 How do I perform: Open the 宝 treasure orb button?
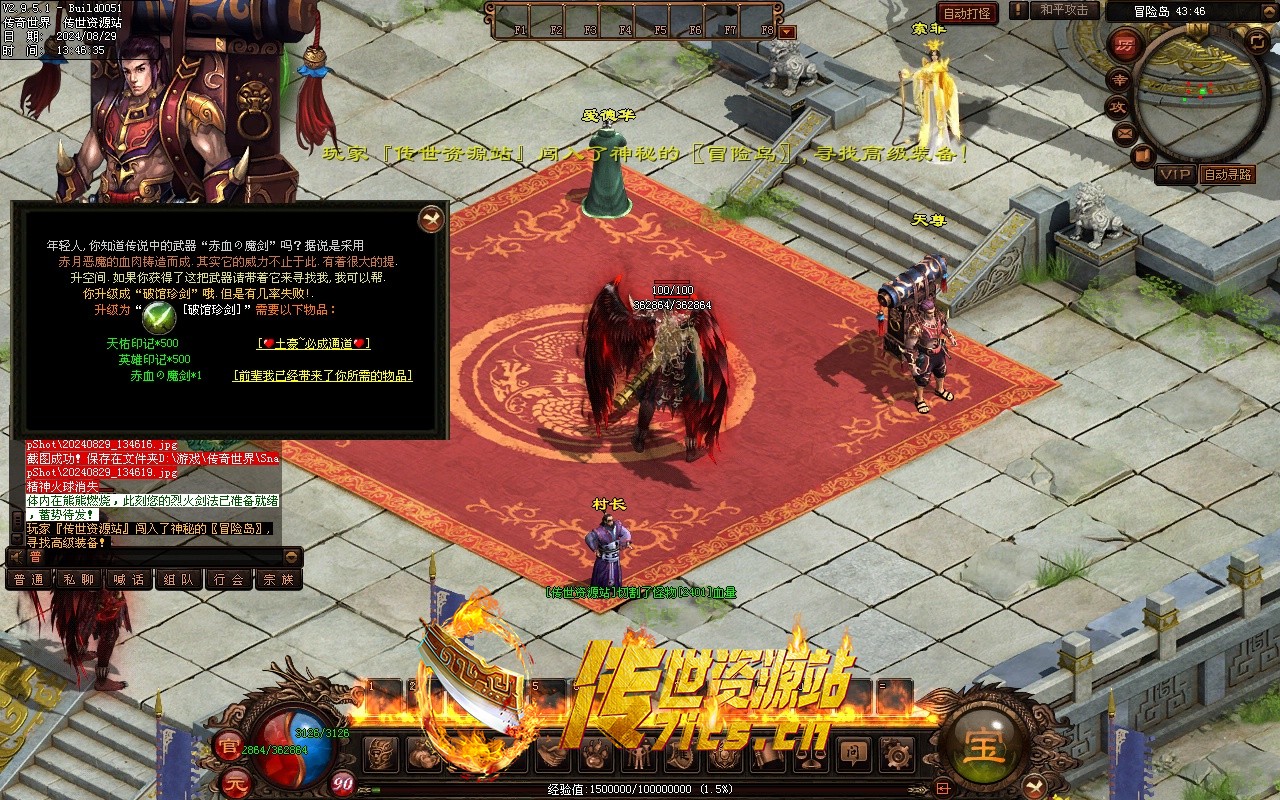click(985, 747)
